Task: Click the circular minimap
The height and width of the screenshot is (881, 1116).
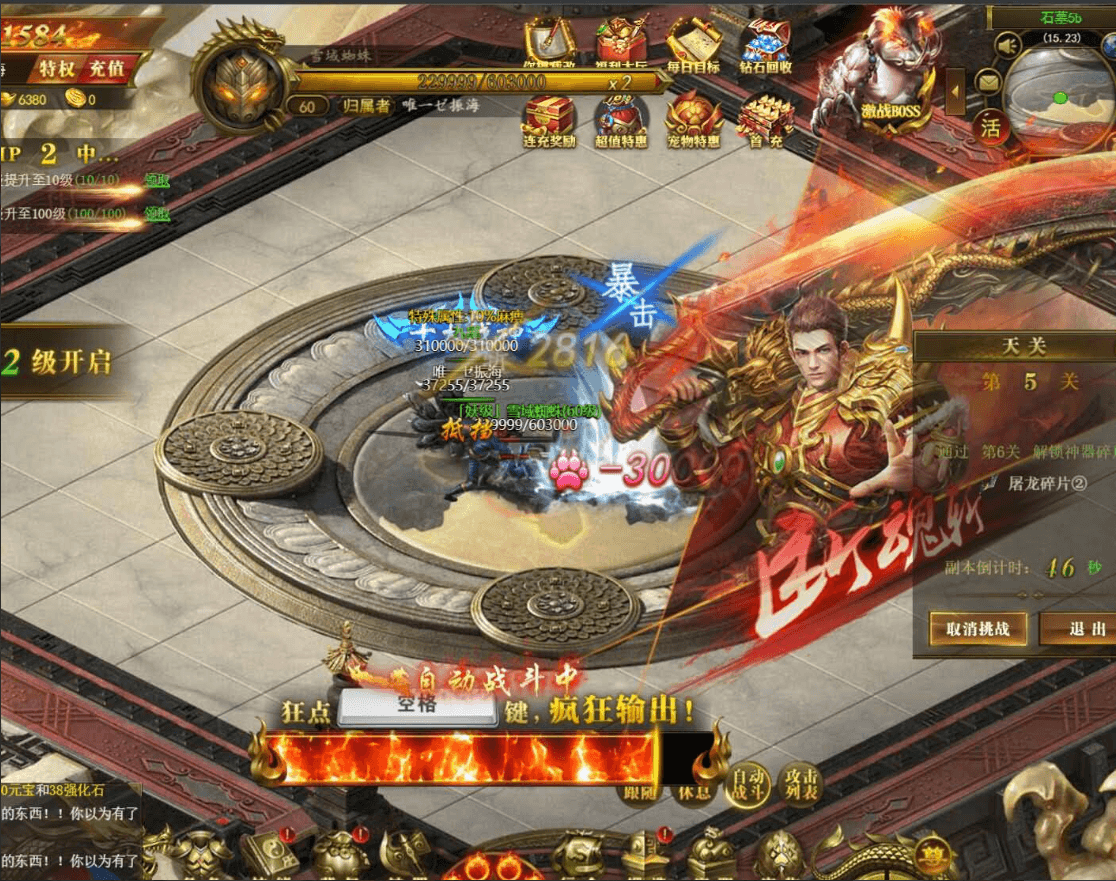Action: 1060,100
